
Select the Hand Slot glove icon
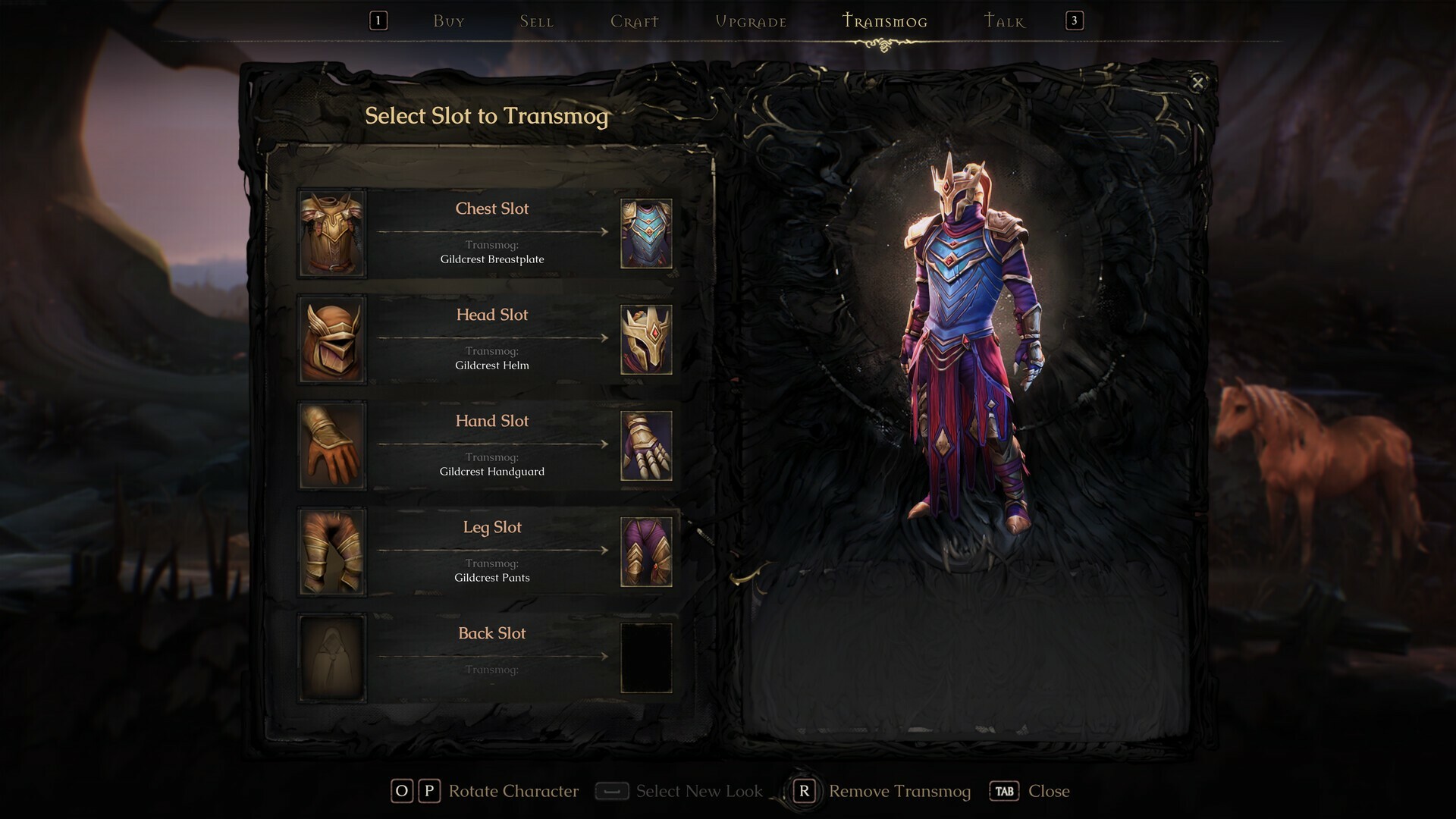pyautogui.click(x=332, y=445)
